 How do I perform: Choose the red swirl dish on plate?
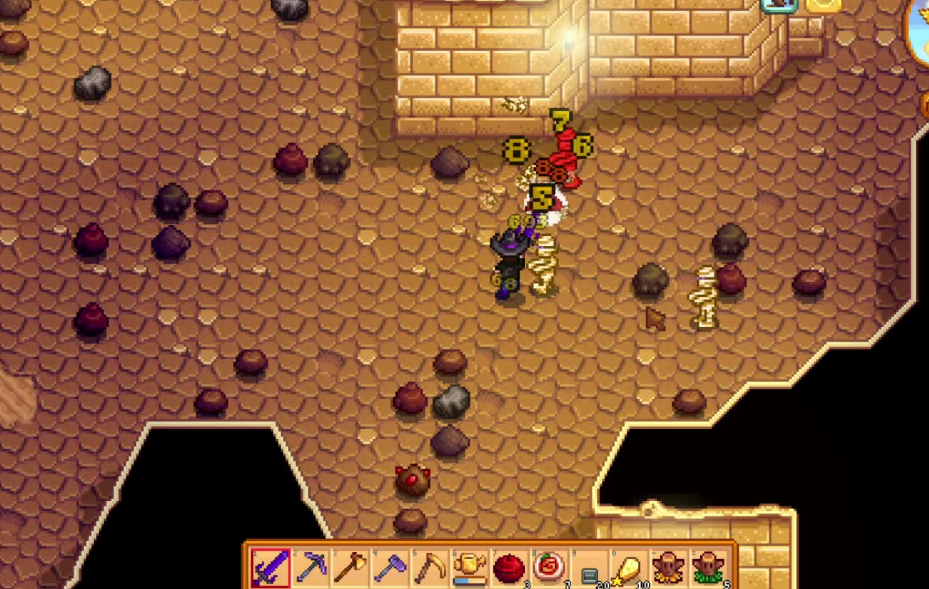(549, 568)
